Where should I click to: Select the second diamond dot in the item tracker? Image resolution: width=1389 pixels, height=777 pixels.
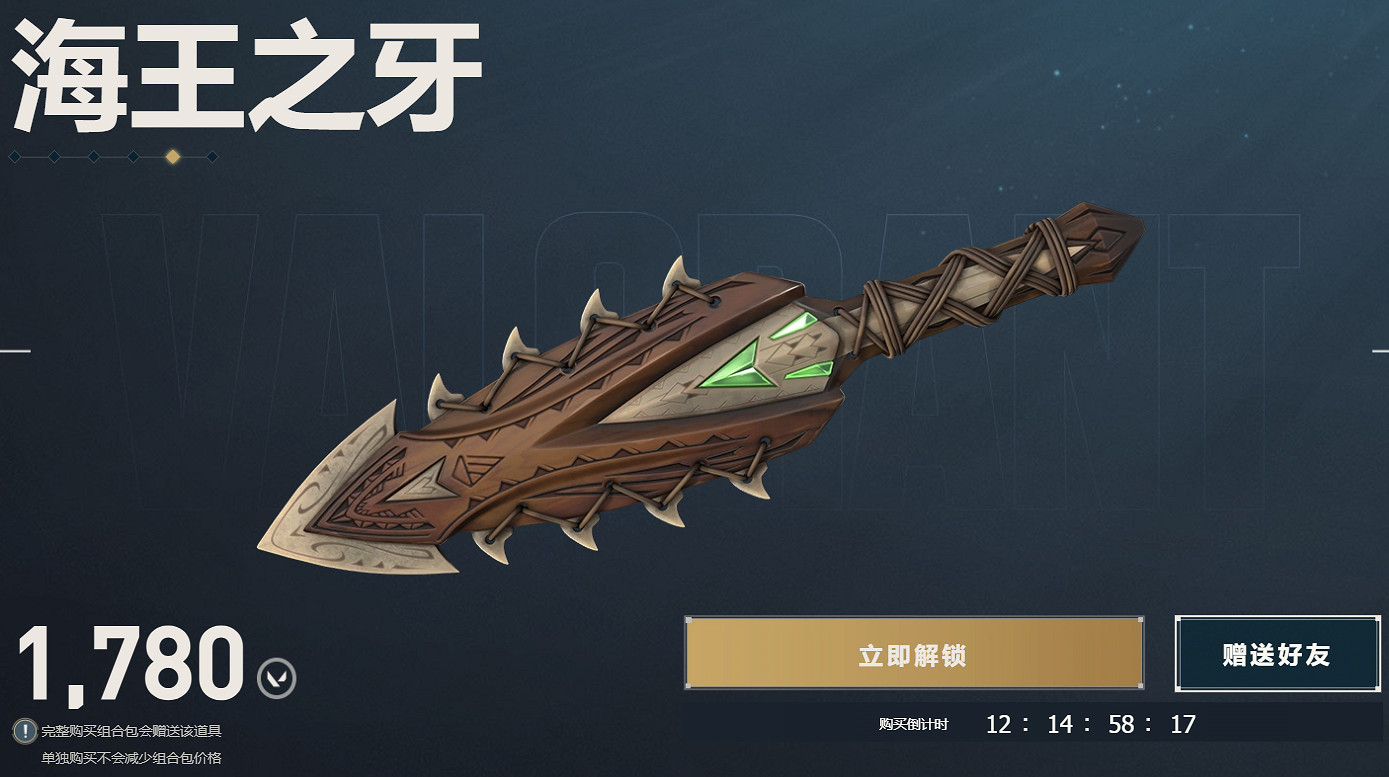tap(52, 156)
